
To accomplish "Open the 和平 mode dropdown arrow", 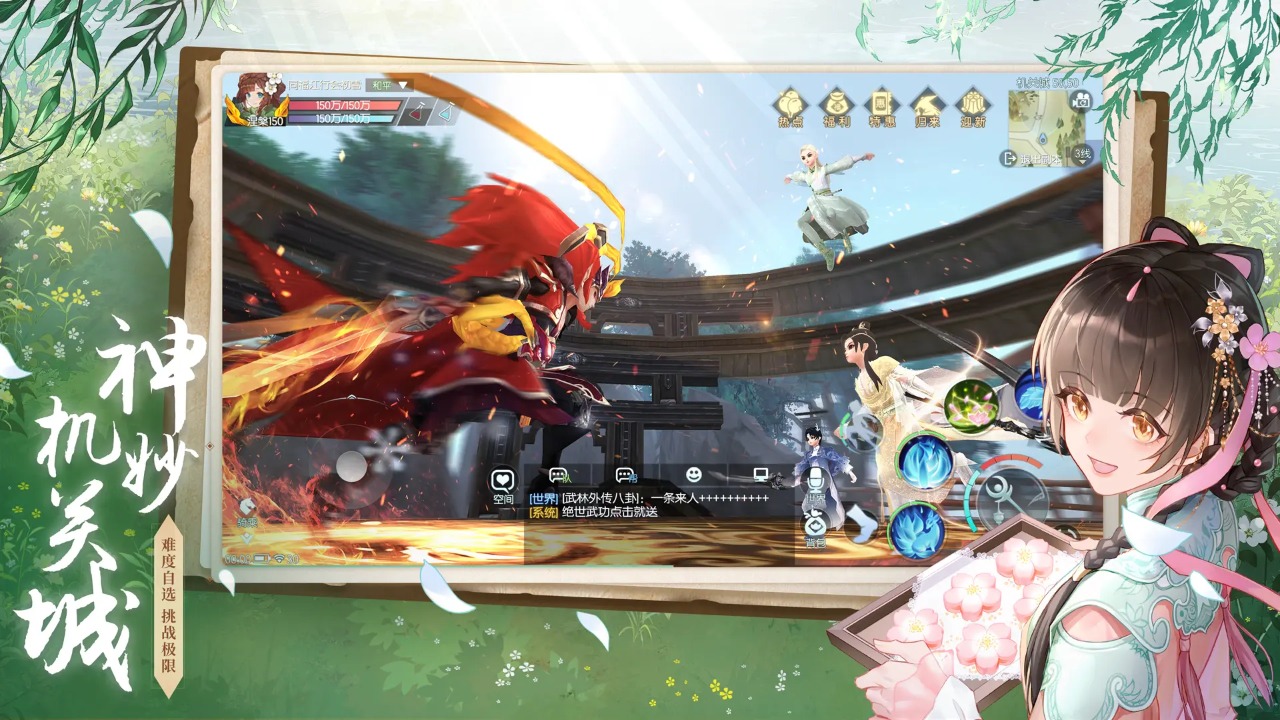I will (403, 85).
